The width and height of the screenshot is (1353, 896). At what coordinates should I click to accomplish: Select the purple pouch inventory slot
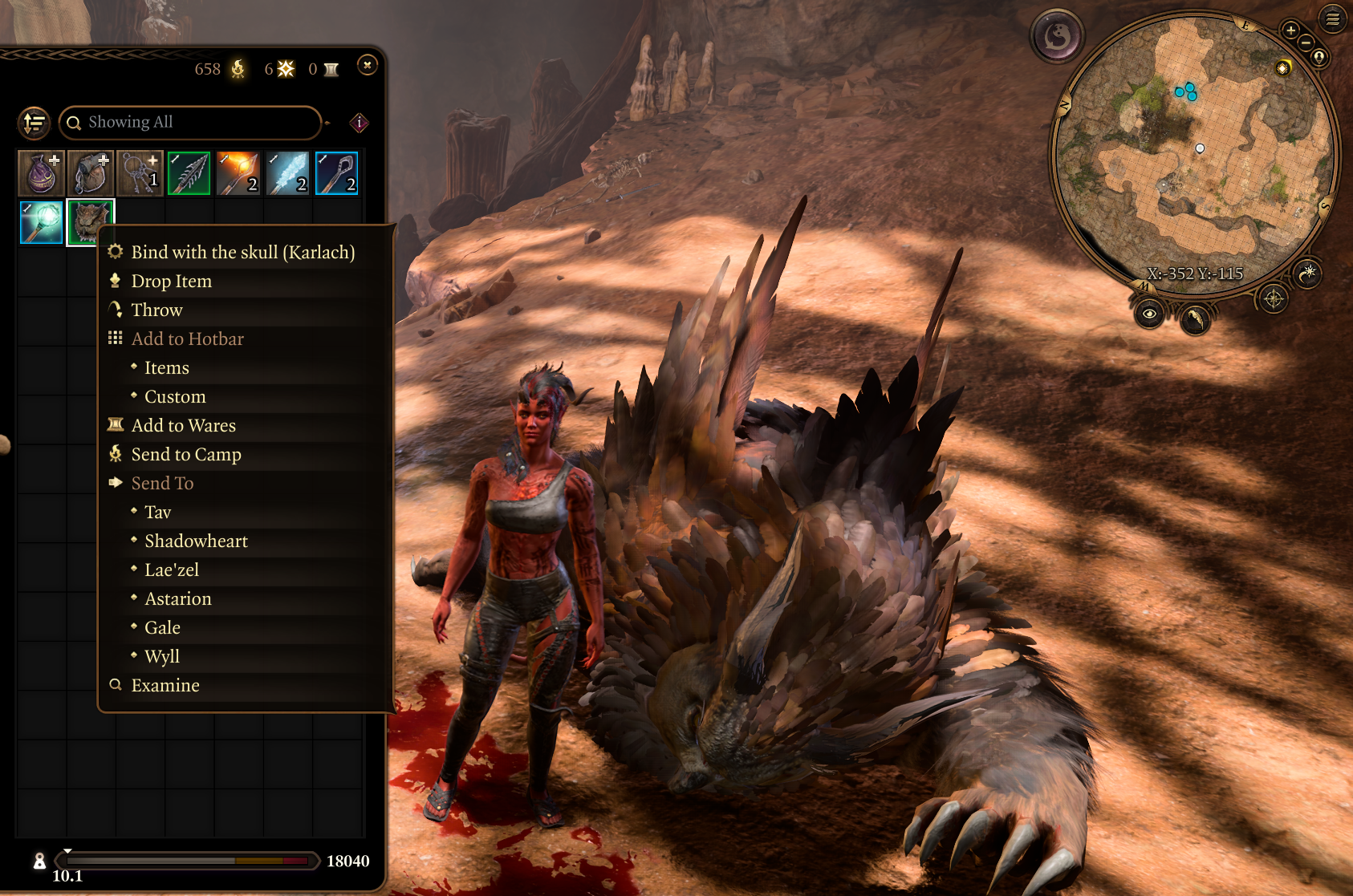tap(41, 173)
